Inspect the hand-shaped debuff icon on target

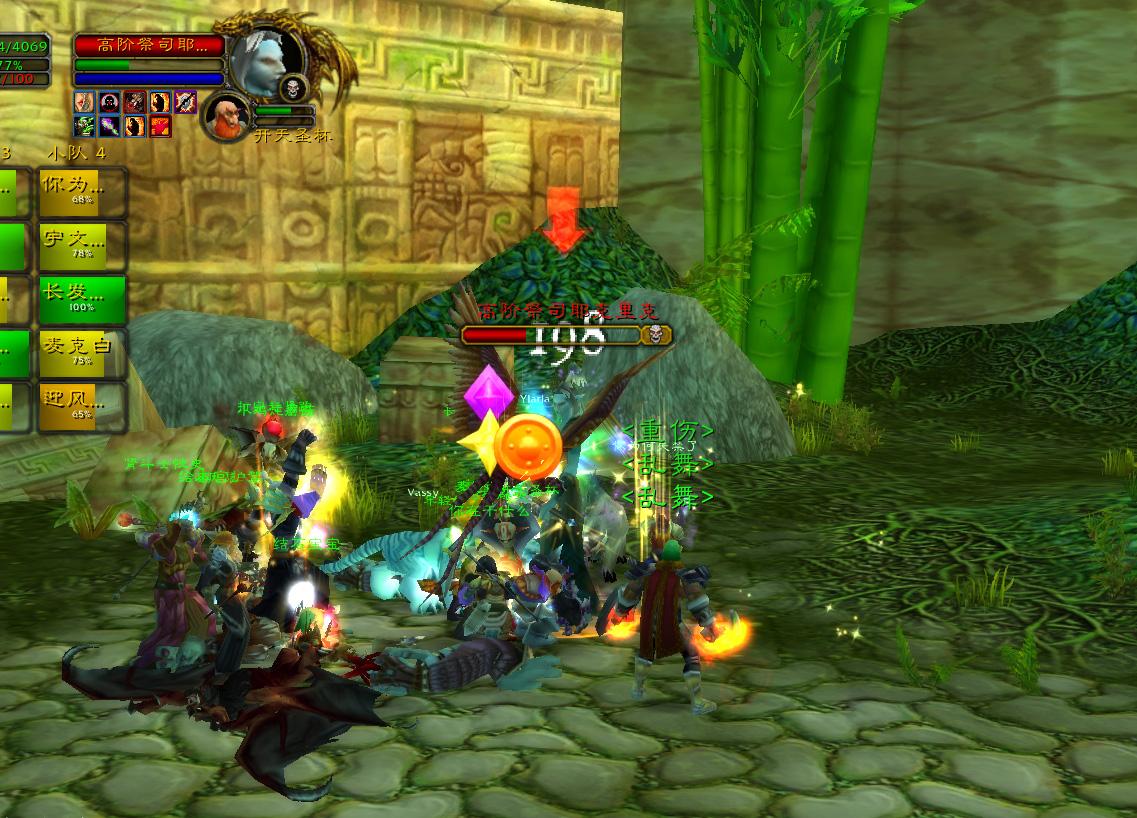click(85, 101)
